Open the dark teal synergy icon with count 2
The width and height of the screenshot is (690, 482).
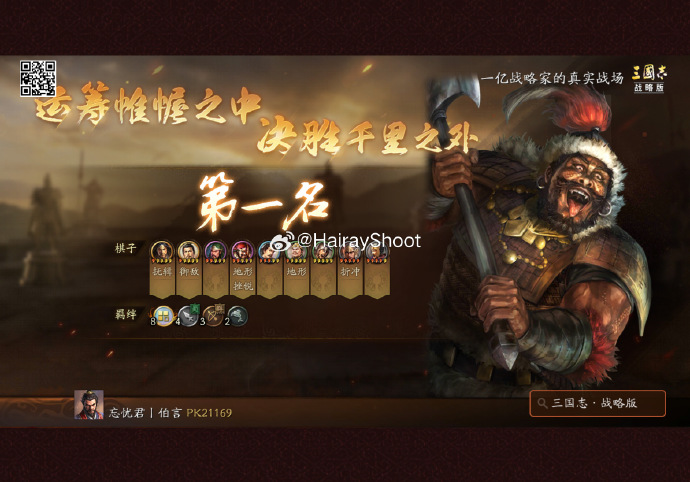pos(237,316)
